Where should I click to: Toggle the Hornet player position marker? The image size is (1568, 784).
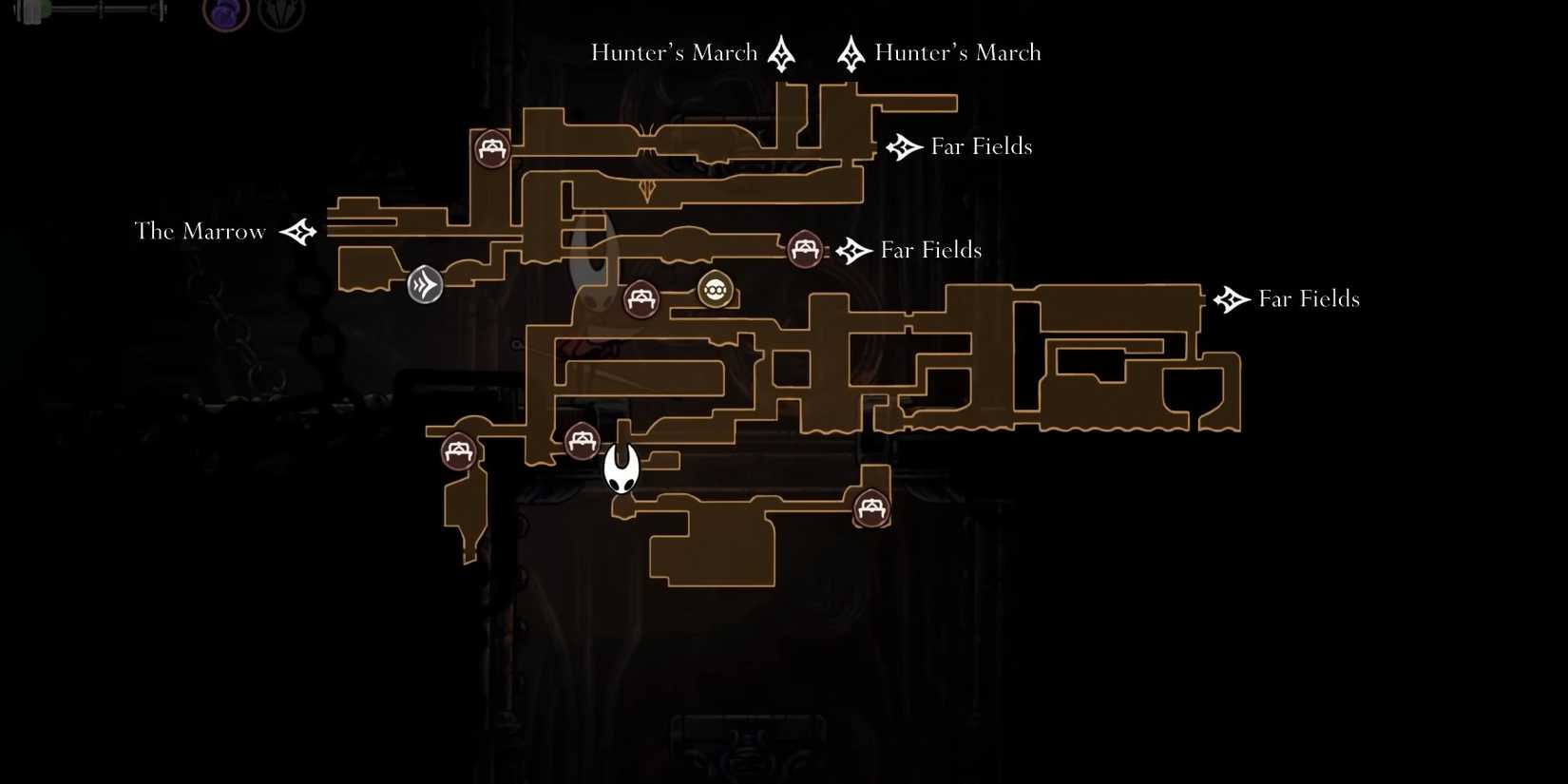(621, 468)
